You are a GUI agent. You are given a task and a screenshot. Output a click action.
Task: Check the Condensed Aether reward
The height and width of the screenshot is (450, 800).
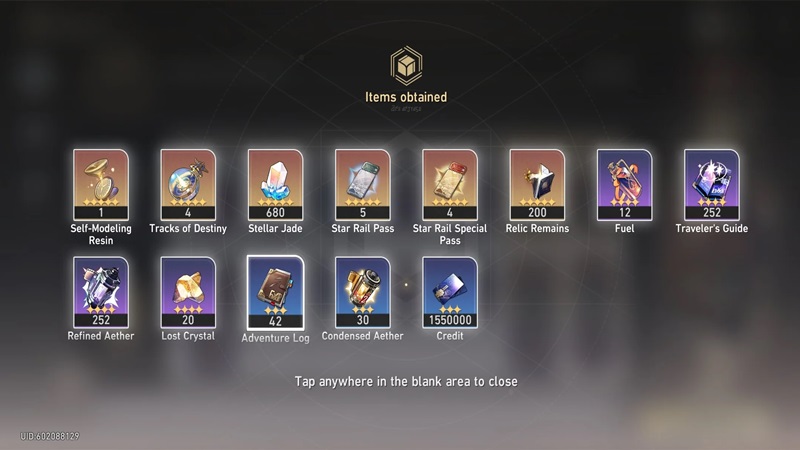coord(362,292)
